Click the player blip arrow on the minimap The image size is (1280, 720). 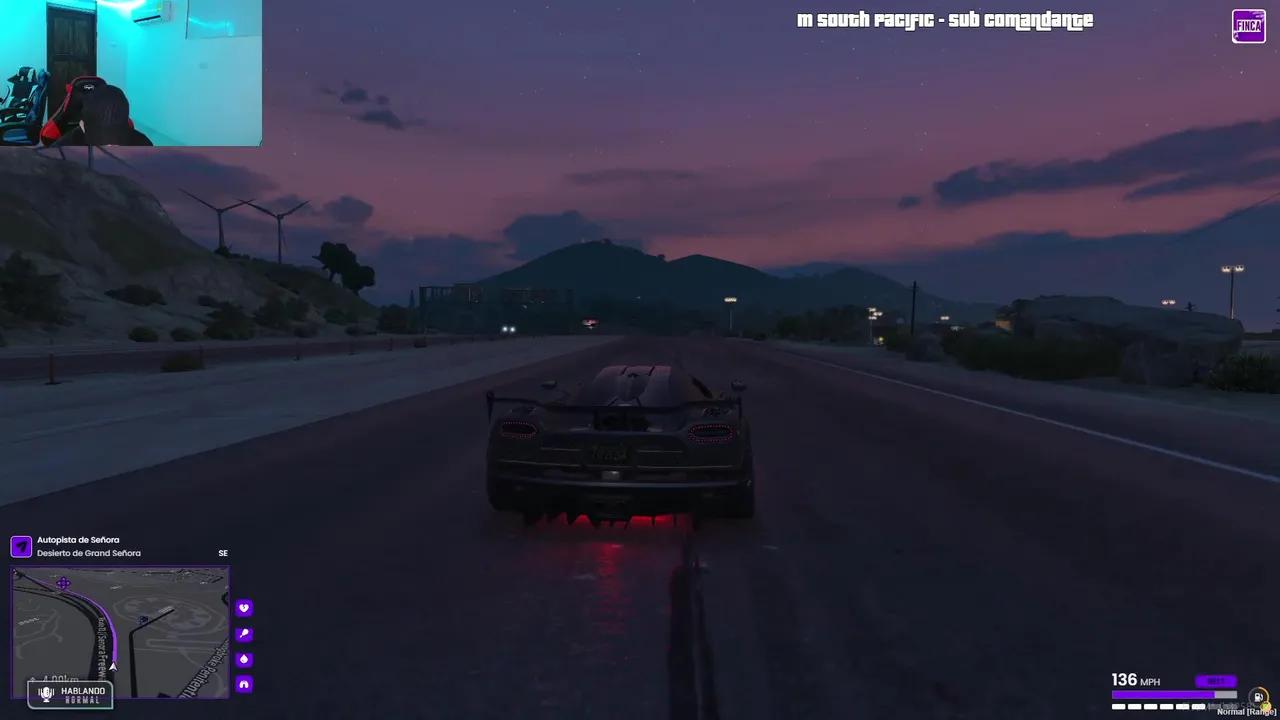click(113, 665)
